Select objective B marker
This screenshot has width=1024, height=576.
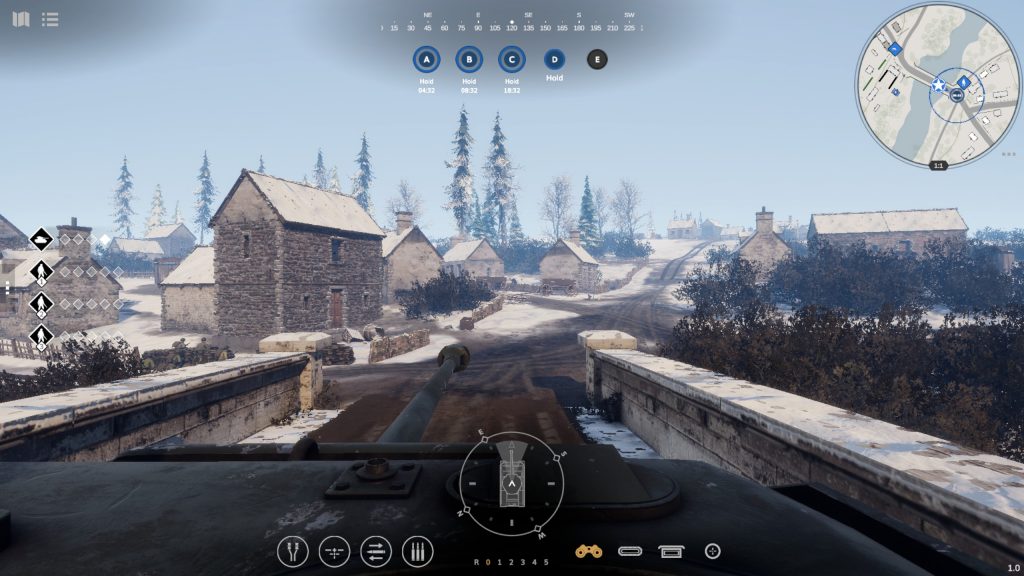pyautogui.click(x=469, y=59)
